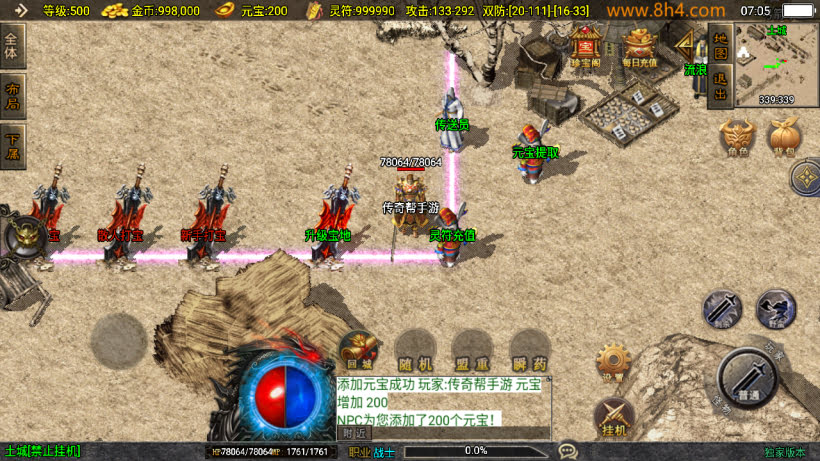Image resolution: width=820 pixels, height=461 pixels.
Task: Click the 地图 map button
Action: click(x=719, y=46)
